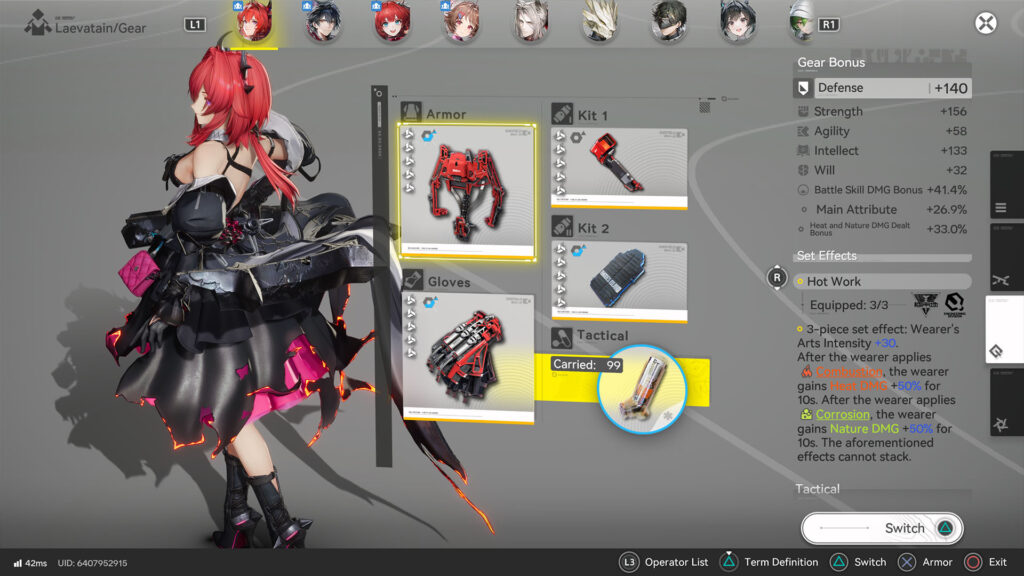Choose the Kit 2 gear slot
Viewport: 1024px width, 576px height.
(619, 281)
